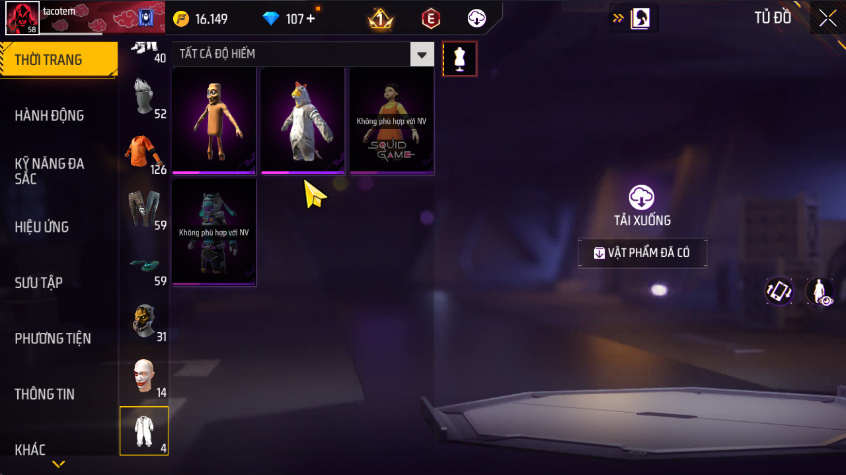The image size is (846, 475).
Task: Show the THÔNG TIN tab
Action: (45, 394)
